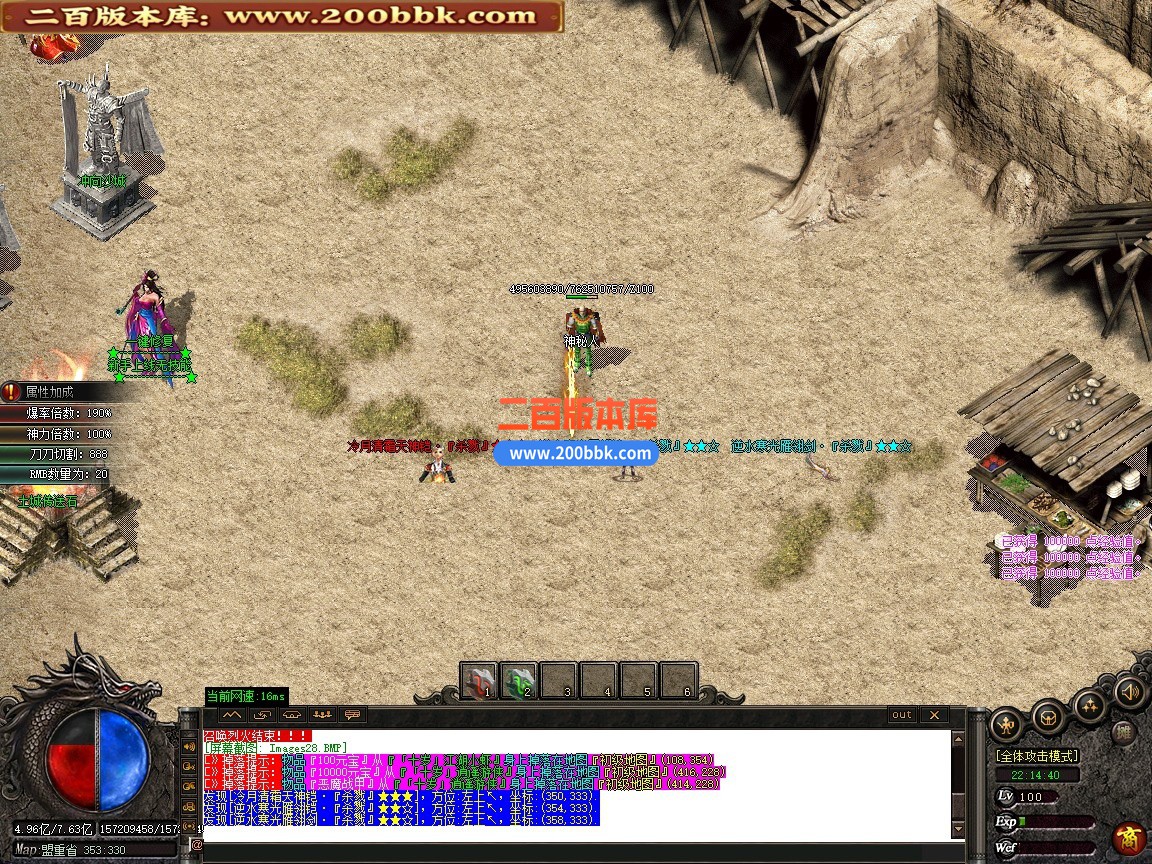Open the character status icon

pos(1006,725)
